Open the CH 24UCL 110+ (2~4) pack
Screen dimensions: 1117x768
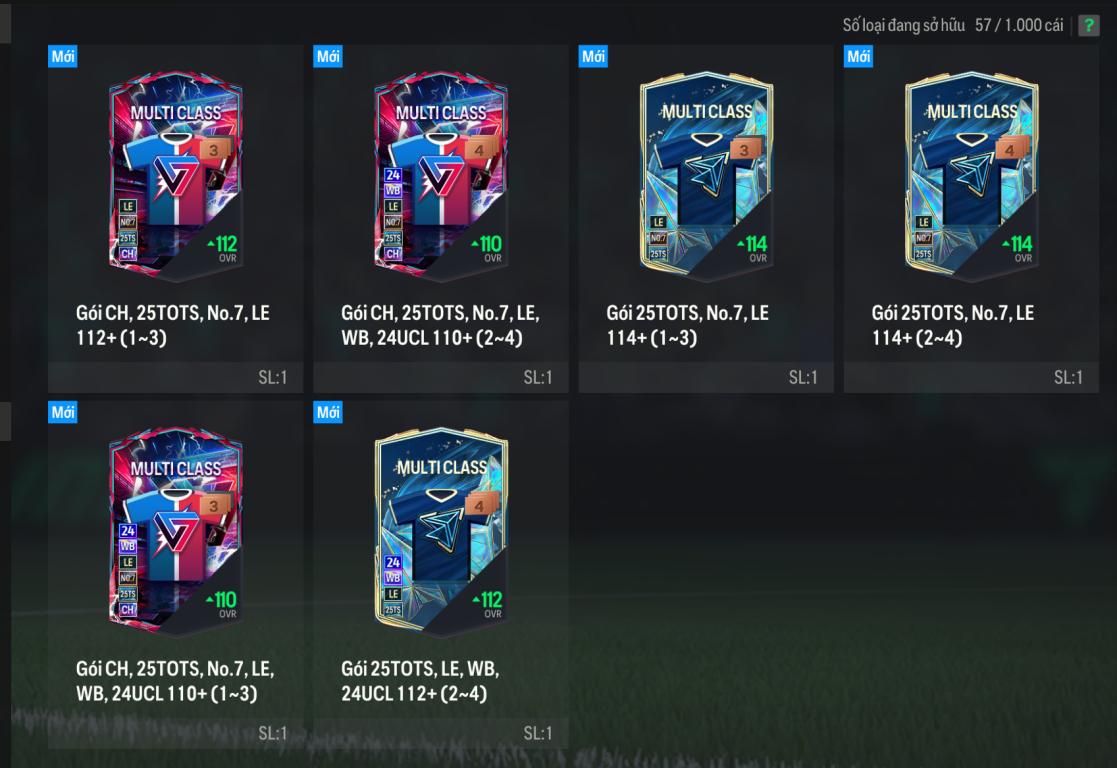(441, 180)
